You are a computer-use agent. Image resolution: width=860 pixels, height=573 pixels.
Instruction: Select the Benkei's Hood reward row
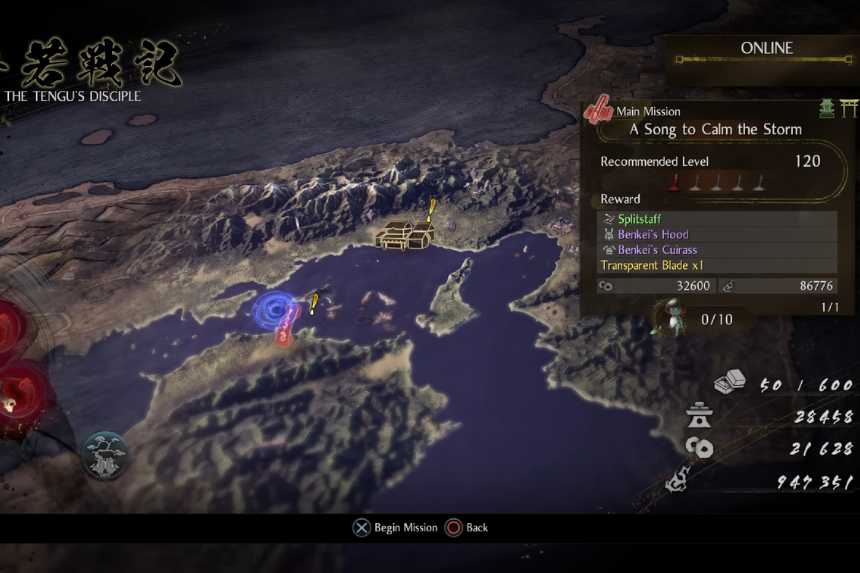tap(717, 234)
